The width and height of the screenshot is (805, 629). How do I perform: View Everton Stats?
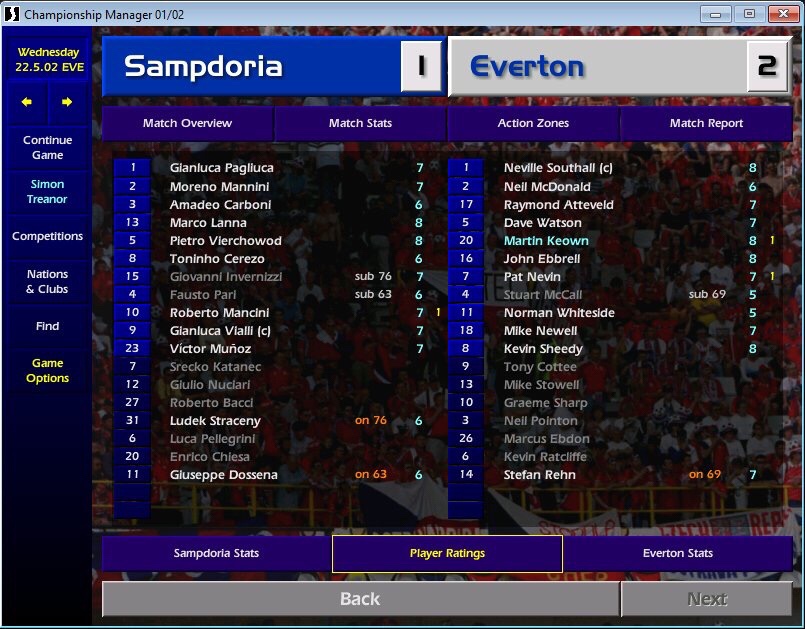pyautogui.click(x=677, y=553)
